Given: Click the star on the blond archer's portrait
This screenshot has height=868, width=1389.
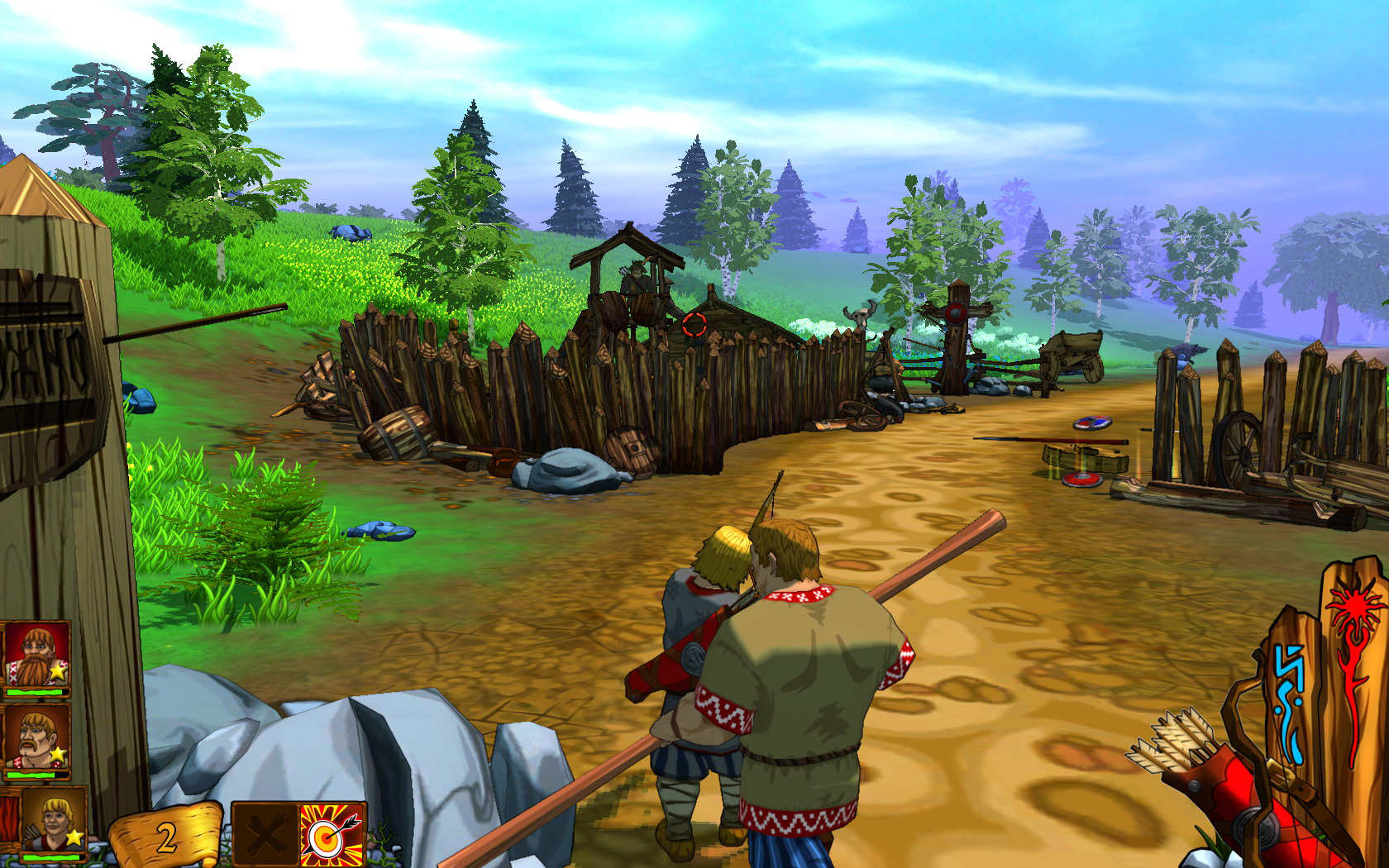Looking at the screenshot, I should tap(76, 837).
